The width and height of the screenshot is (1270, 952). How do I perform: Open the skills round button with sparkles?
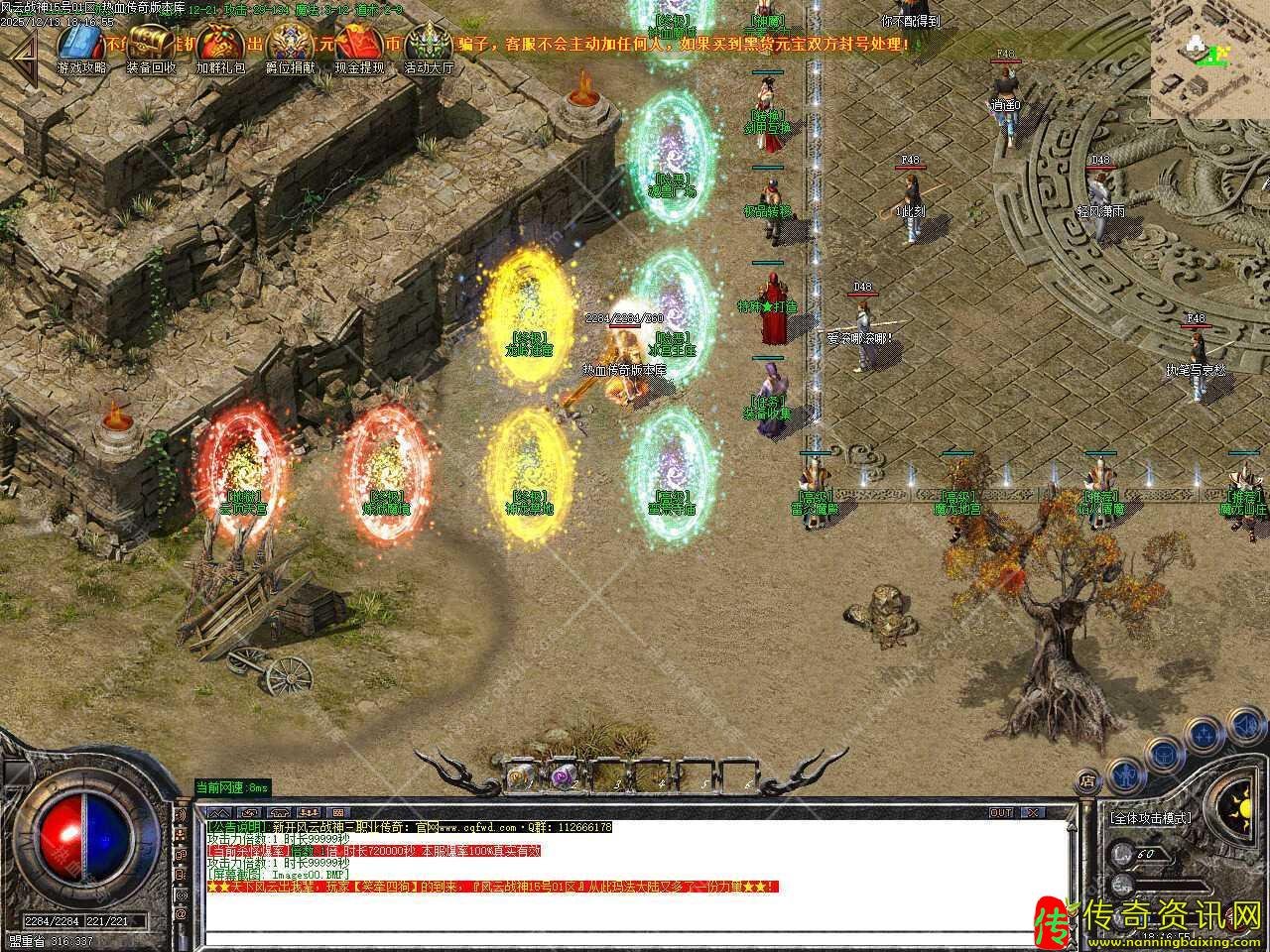(x=1205, y=735)
